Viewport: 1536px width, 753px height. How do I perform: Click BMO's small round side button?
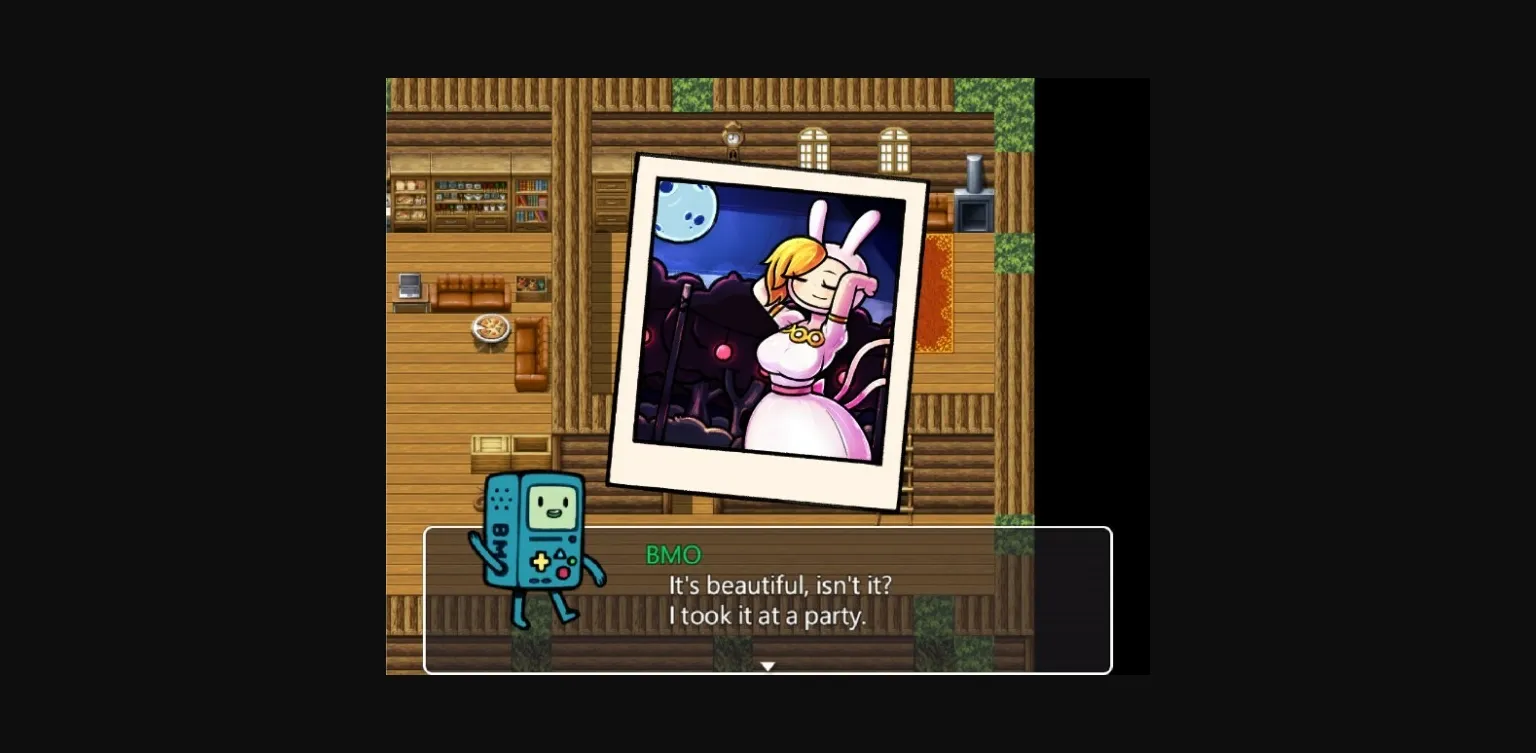point(572,539)
